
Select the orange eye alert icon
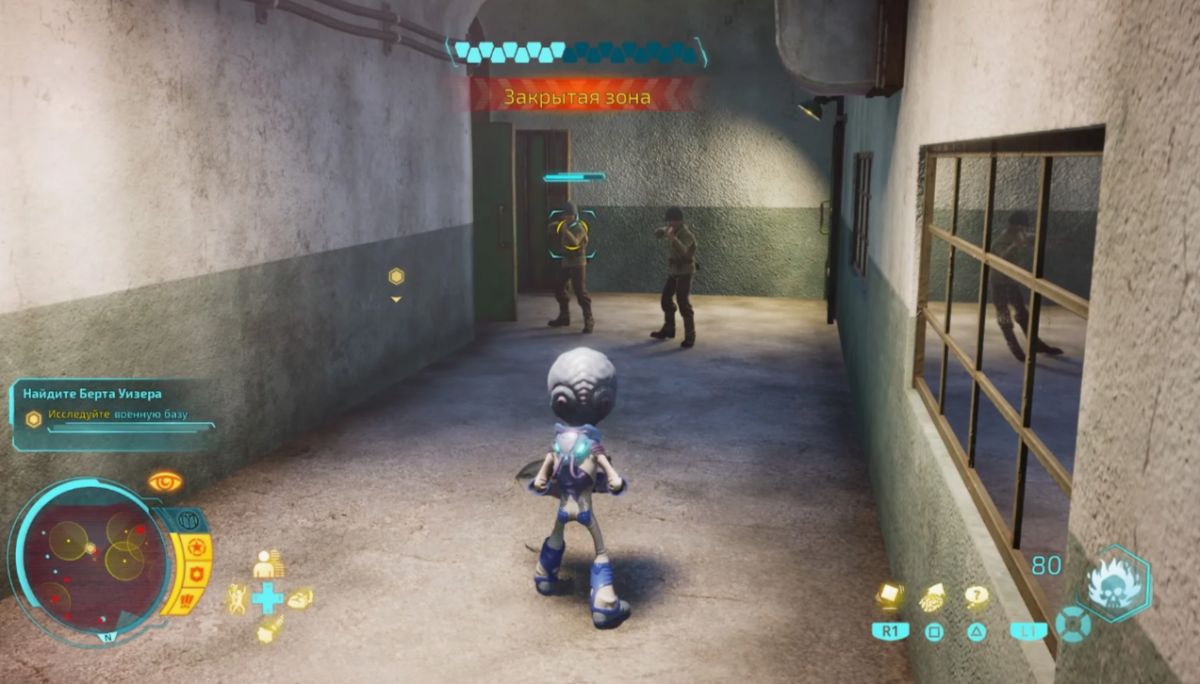pyautogui.click(x=165, y=482)
